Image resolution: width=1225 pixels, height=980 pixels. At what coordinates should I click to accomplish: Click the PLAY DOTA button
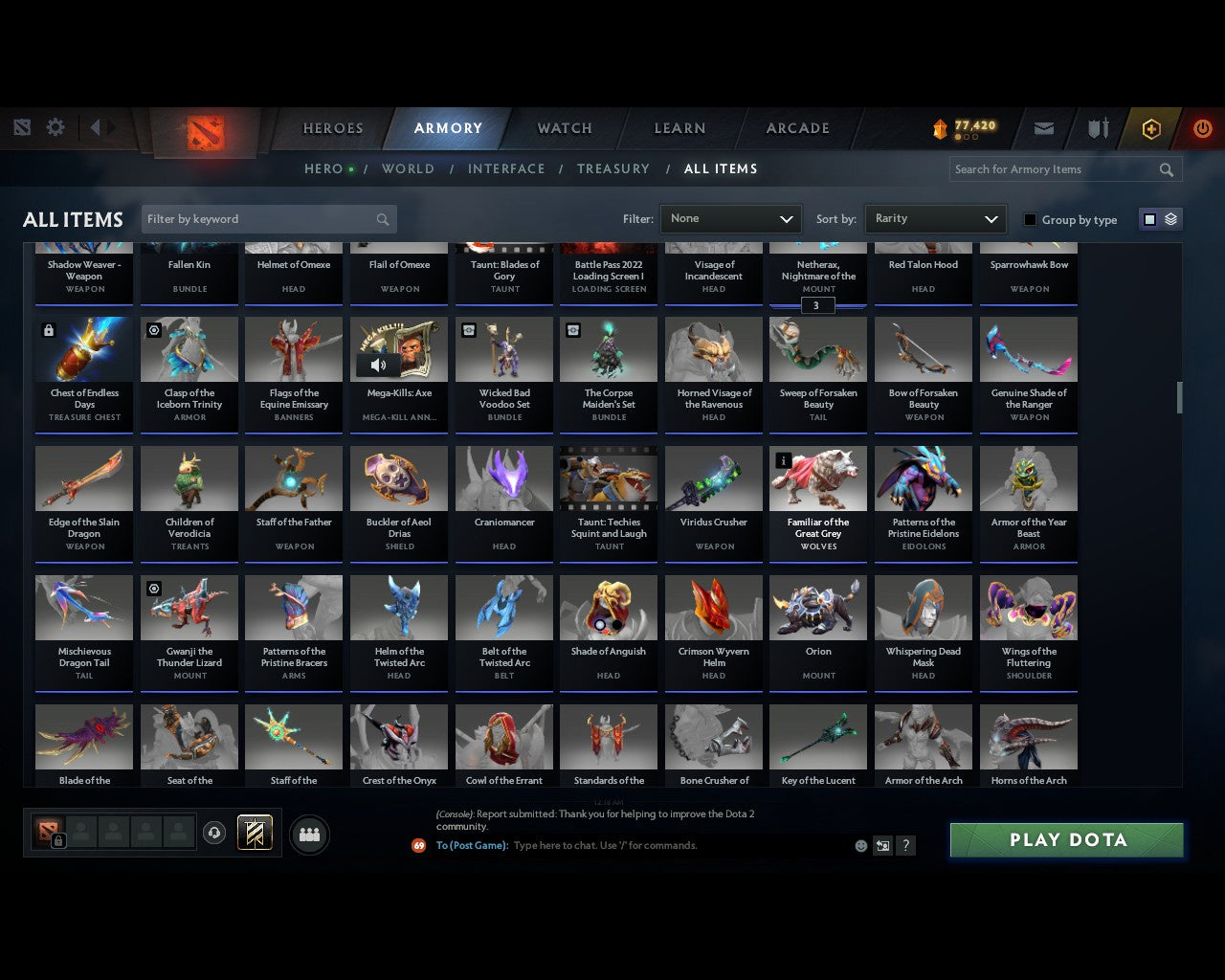(x=1066, y=839)
